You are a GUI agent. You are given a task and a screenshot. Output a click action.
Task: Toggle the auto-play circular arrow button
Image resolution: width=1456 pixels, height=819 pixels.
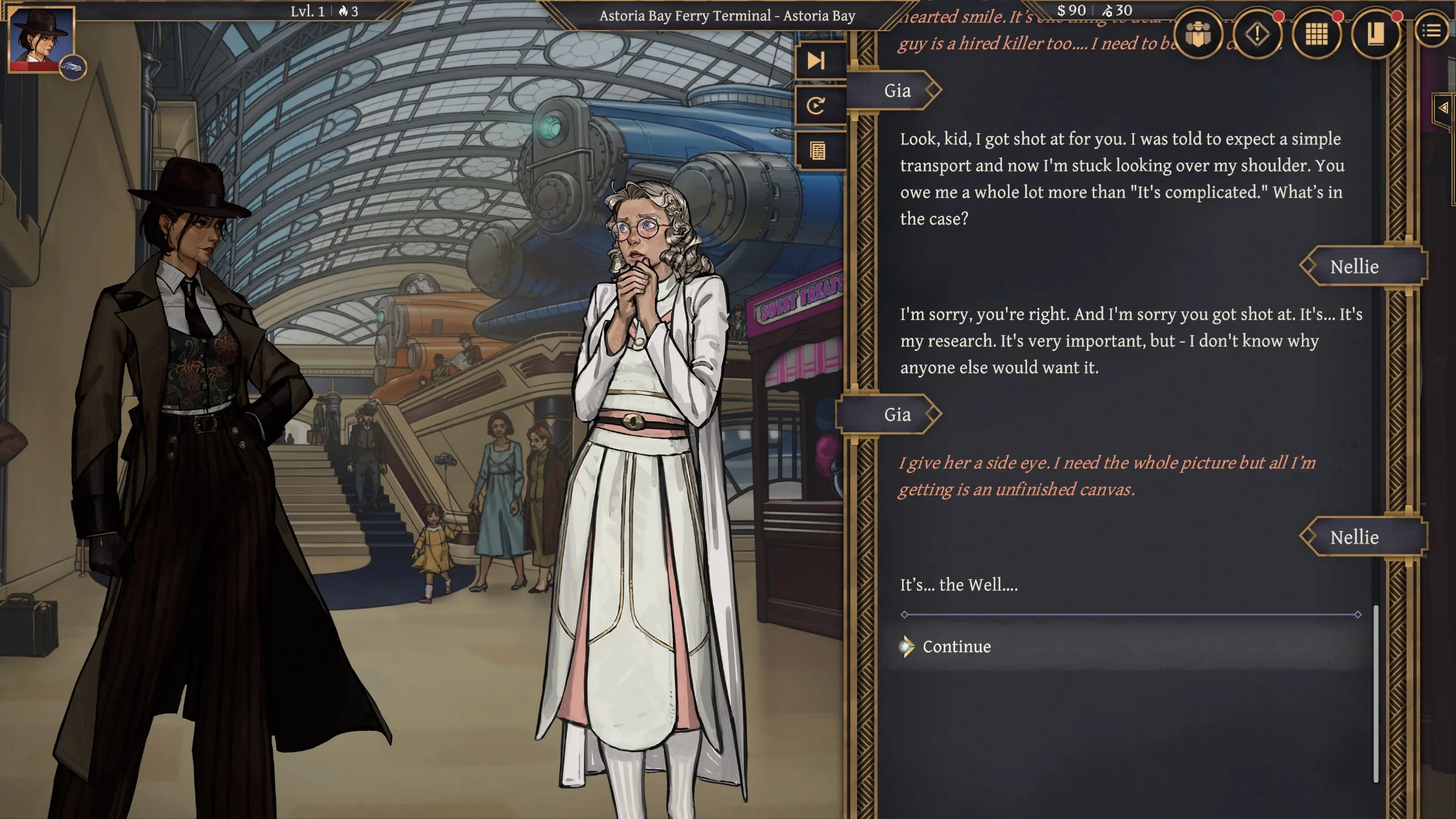click(817, 106)
